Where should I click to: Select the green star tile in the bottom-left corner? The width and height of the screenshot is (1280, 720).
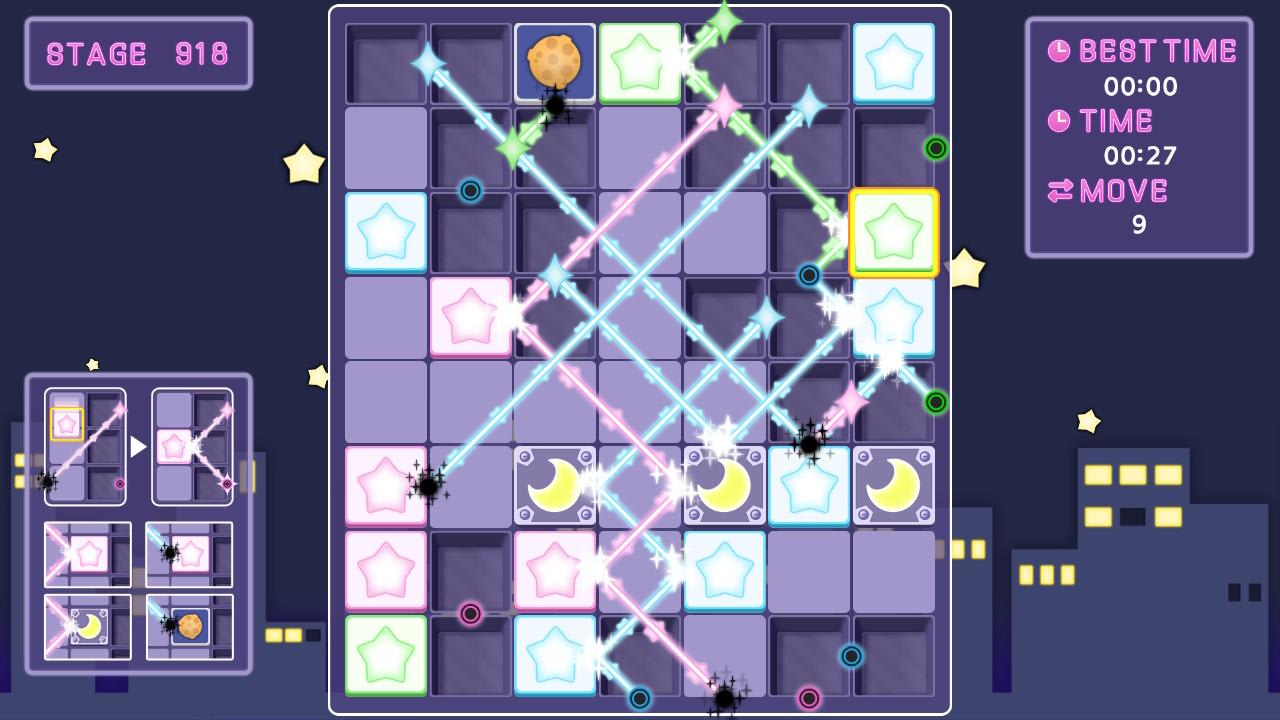pyautogui.click(x=385, y=656)
